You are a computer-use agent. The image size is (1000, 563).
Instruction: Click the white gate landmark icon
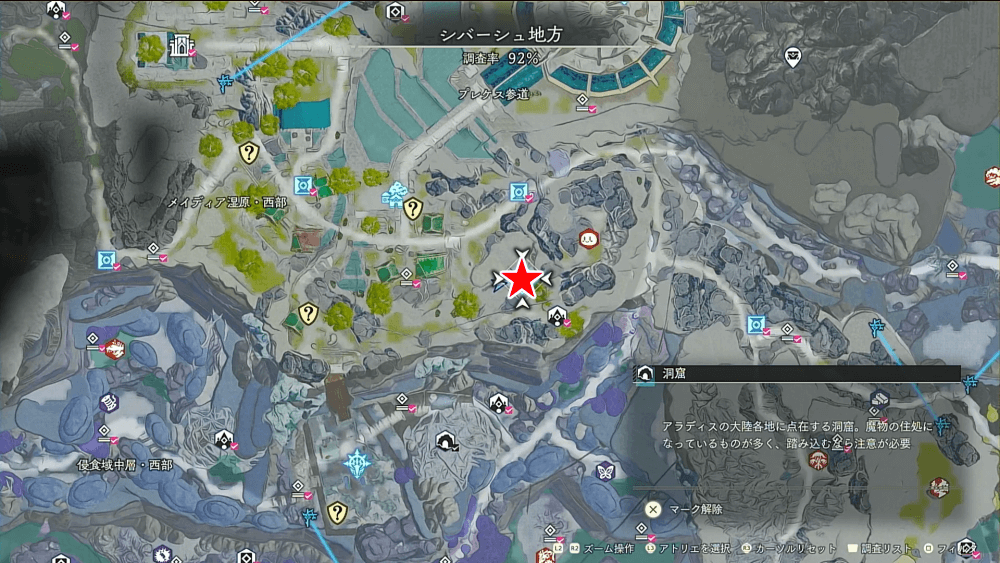point(180,46)
